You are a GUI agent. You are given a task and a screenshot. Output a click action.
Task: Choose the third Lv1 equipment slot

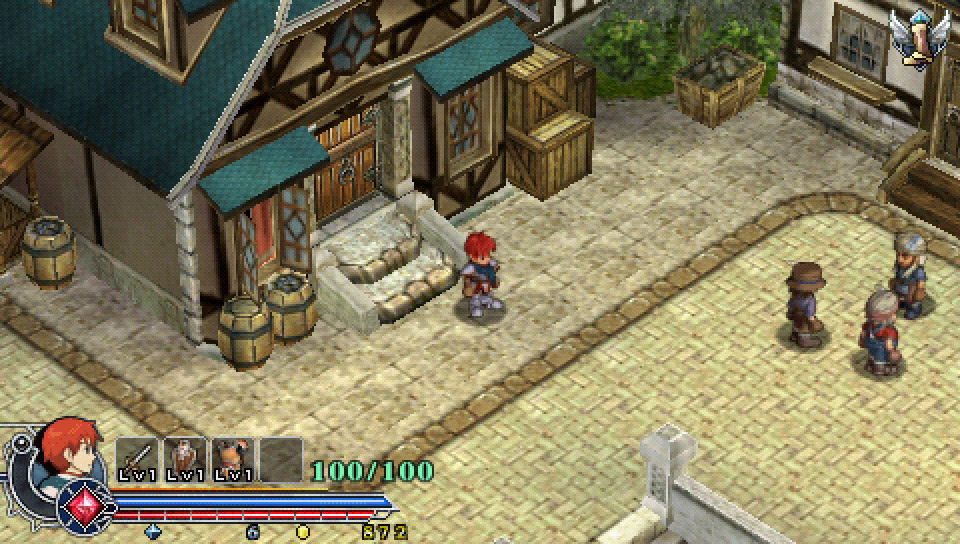(x=232, y=460)
